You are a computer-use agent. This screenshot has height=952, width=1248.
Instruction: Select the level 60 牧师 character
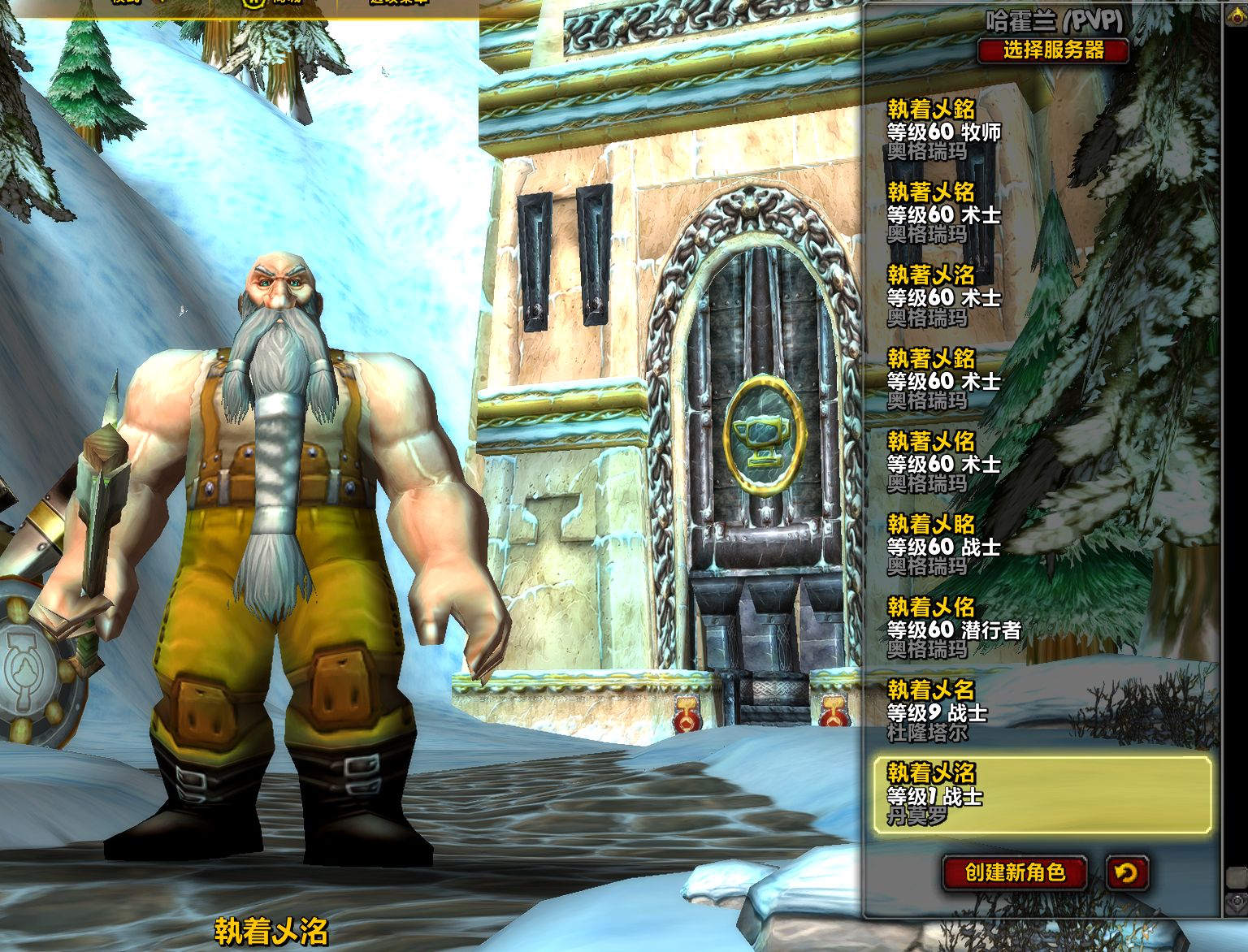(x=942, y=131)
